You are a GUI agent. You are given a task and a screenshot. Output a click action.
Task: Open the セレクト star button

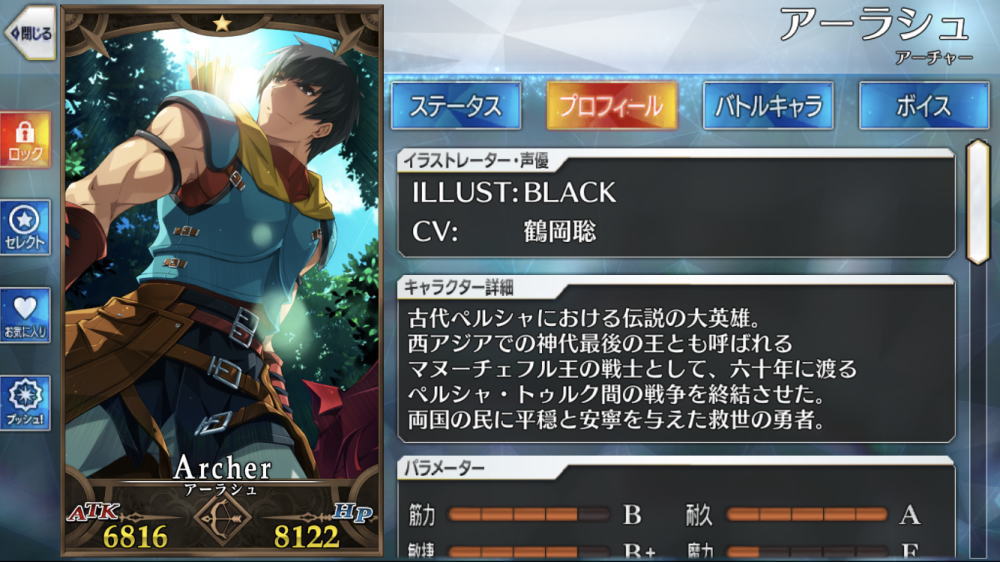[x=25, y=227]
